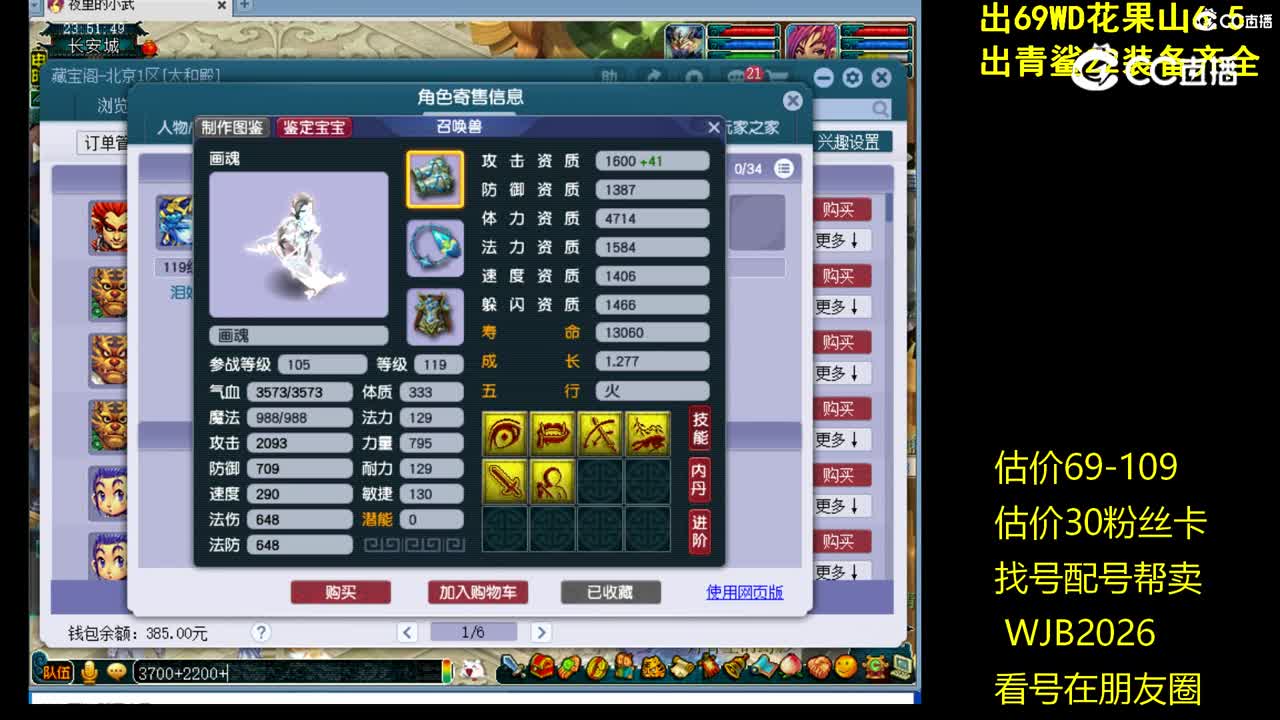1280x720 pixels.
Task: Go to next page with the right arrow
Action: coord(542,632)
